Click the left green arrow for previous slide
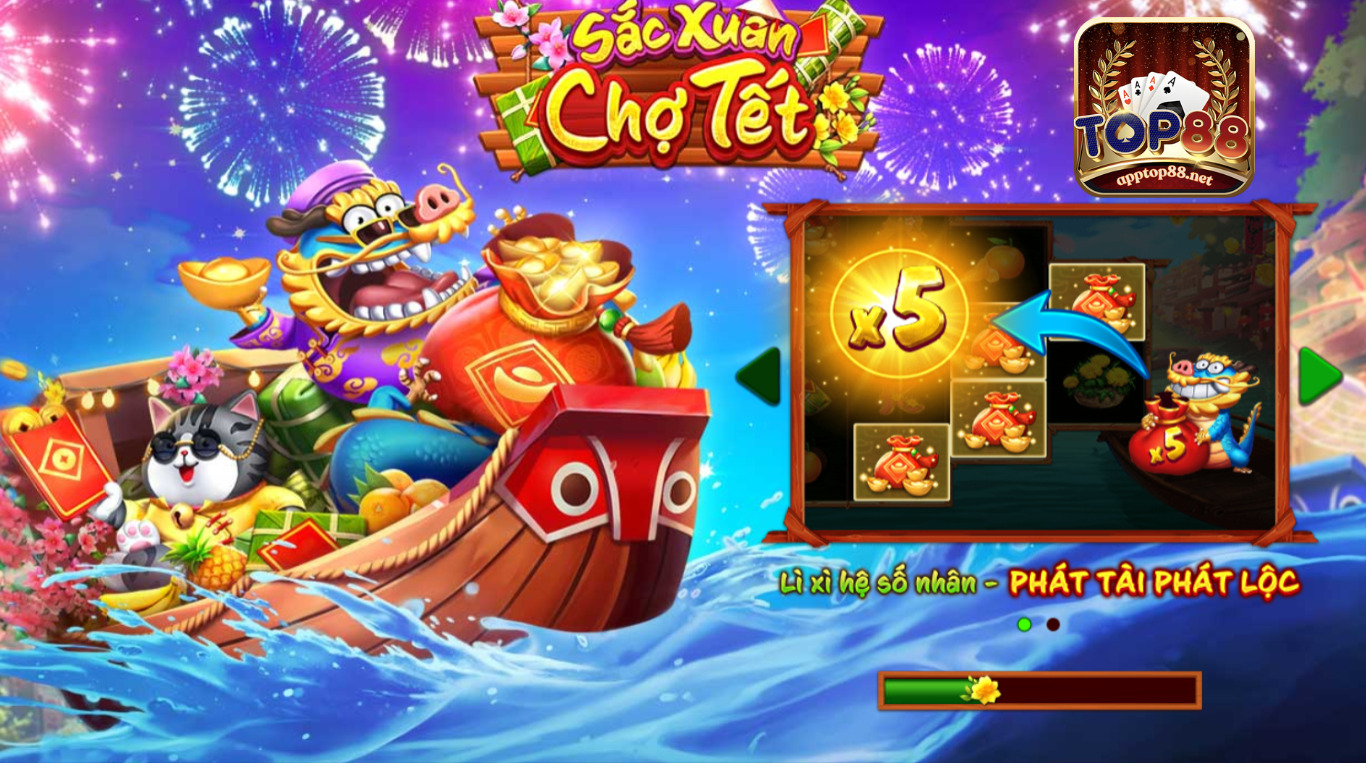This screenshot has height=768, width=1366. click(x=757, y=373)
